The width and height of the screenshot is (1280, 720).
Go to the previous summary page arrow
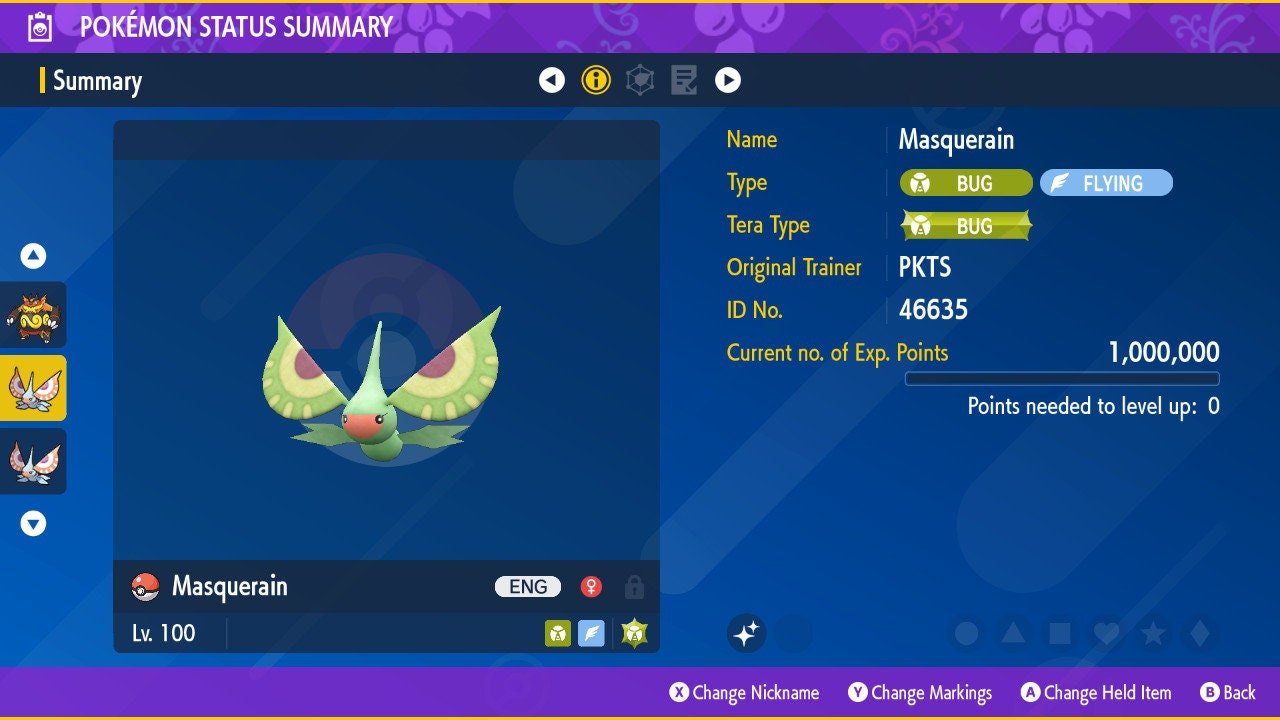click(x=552, y=80)
